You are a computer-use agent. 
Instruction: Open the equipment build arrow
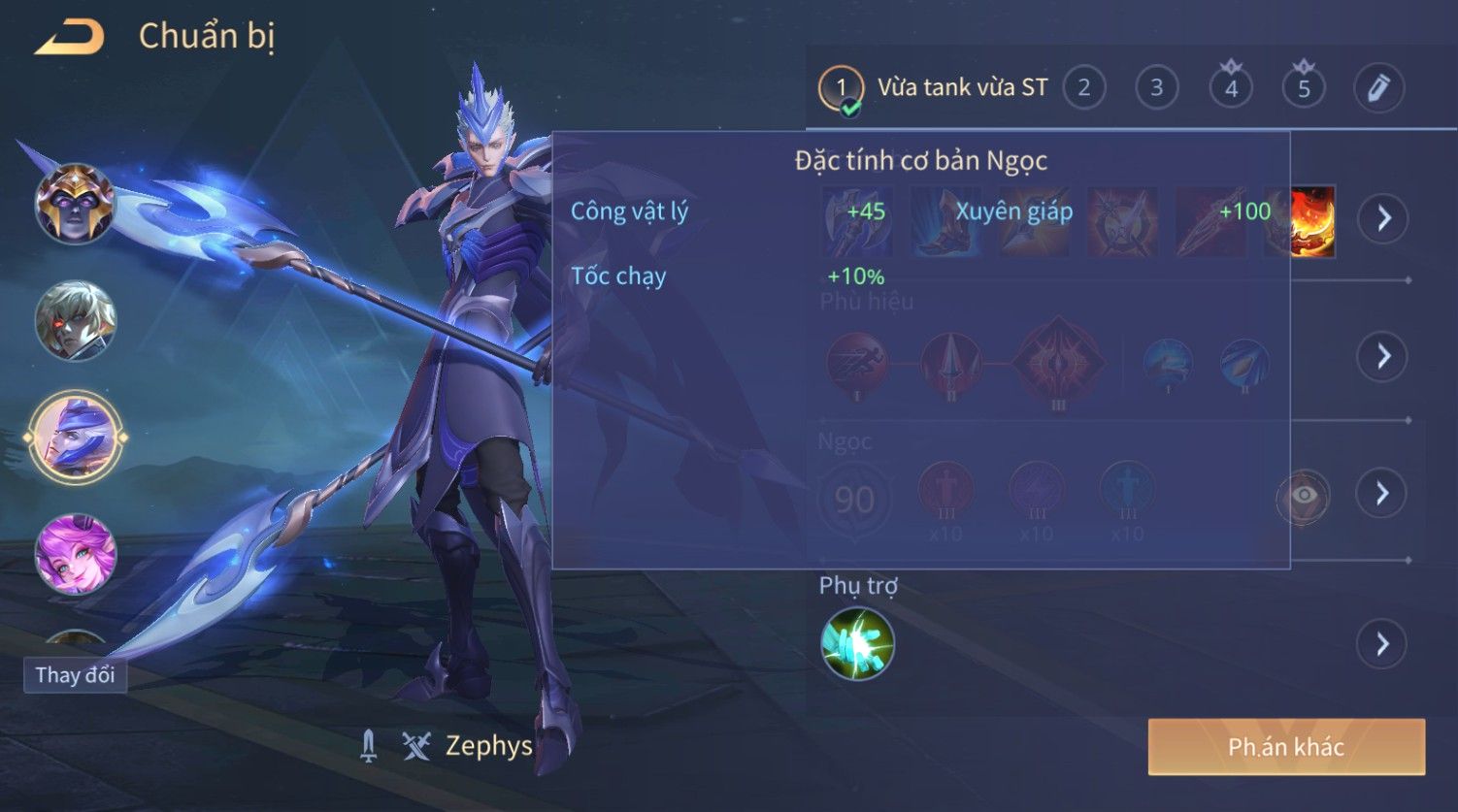(1383, 218)
